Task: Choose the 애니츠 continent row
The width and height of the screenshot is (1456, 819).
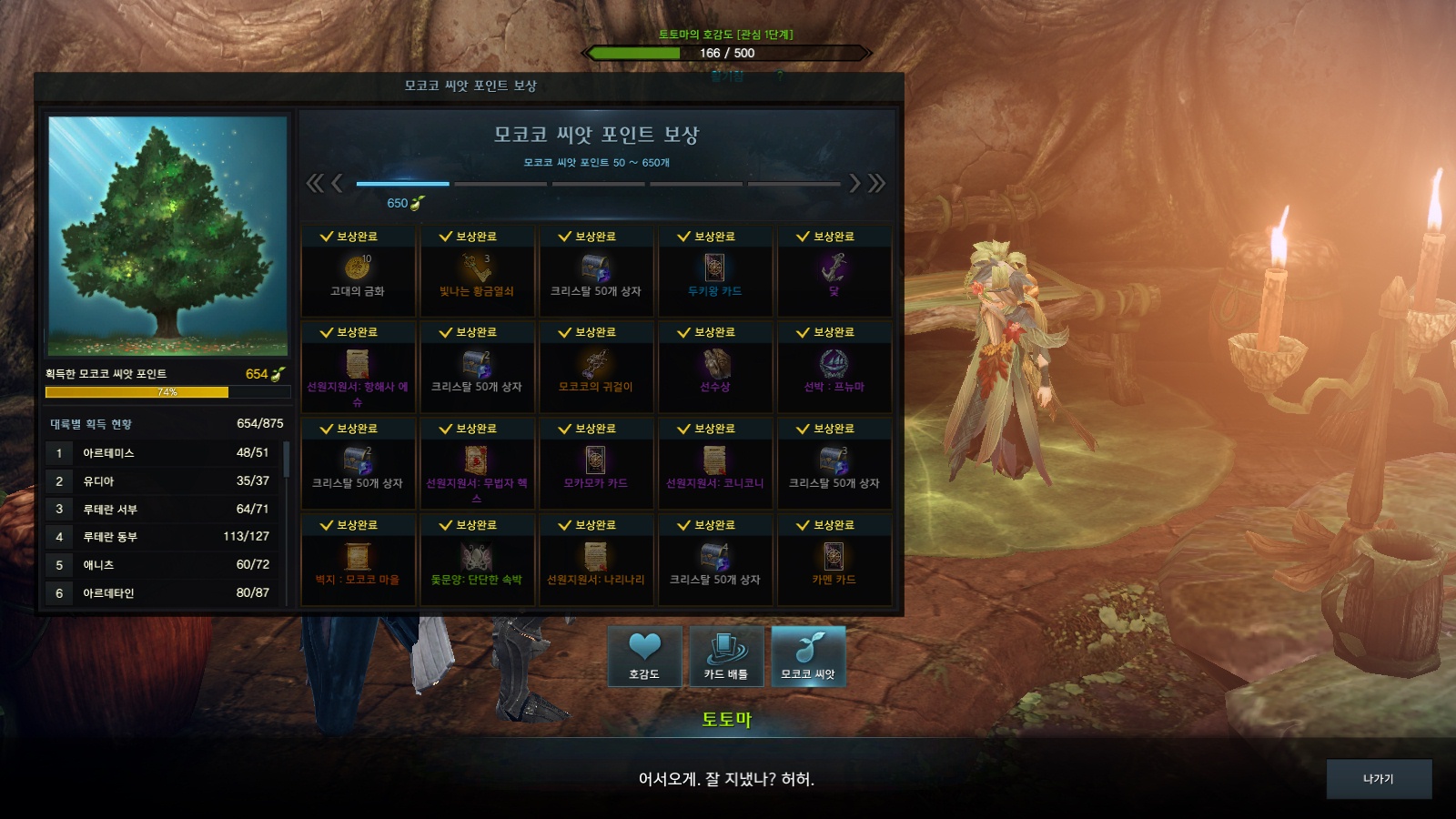Action: tap(164, 565)
